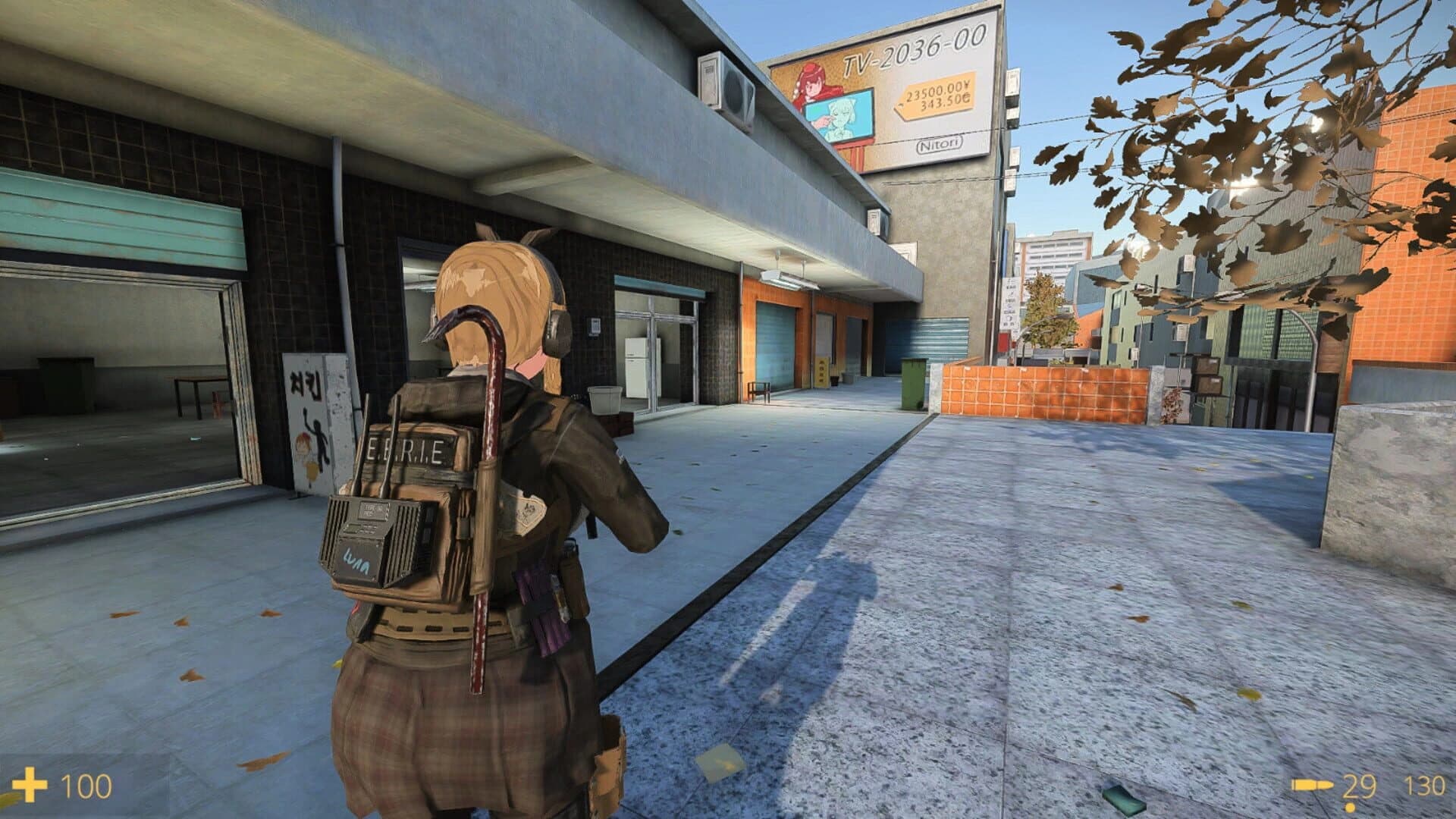Open the blue roll-up shutter on the storefront
This screenshot has width=1456, height=819.
775,340
